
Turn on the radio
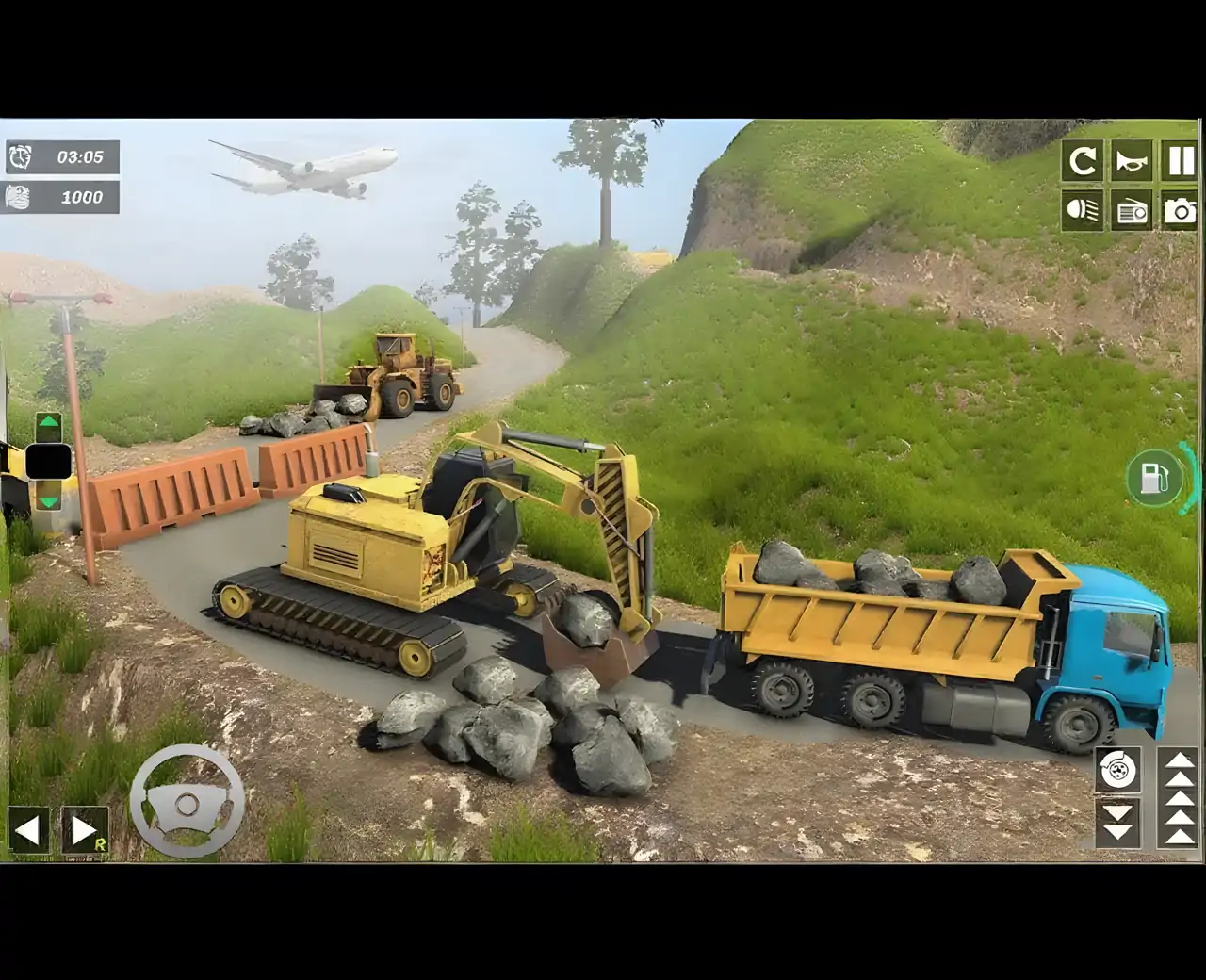1131,210
